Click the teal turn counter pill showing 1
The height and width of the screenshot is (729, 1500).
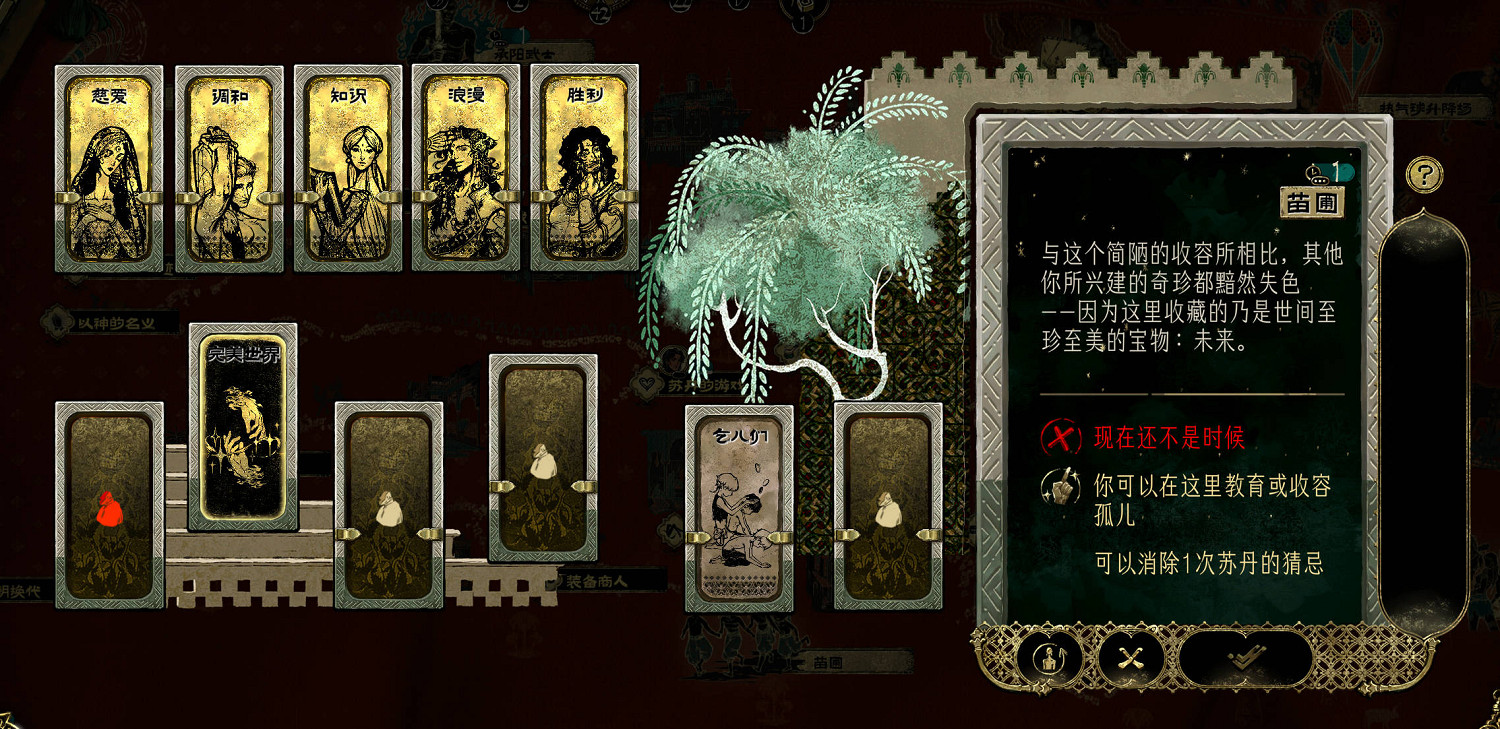(x=1335, y=172)
